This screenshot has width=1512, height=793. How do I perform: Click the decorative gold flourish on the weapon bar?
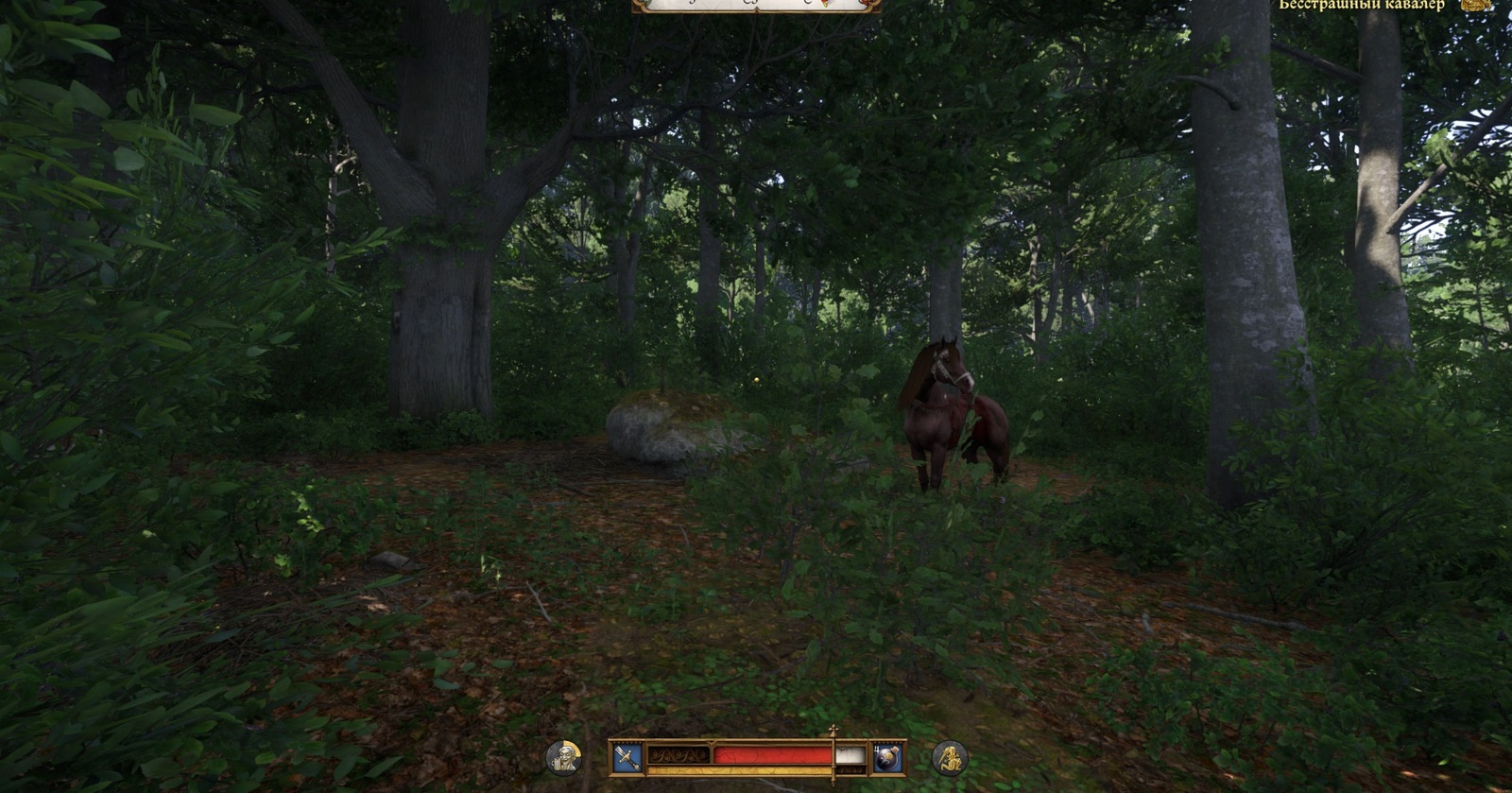(x=679, y=755)
